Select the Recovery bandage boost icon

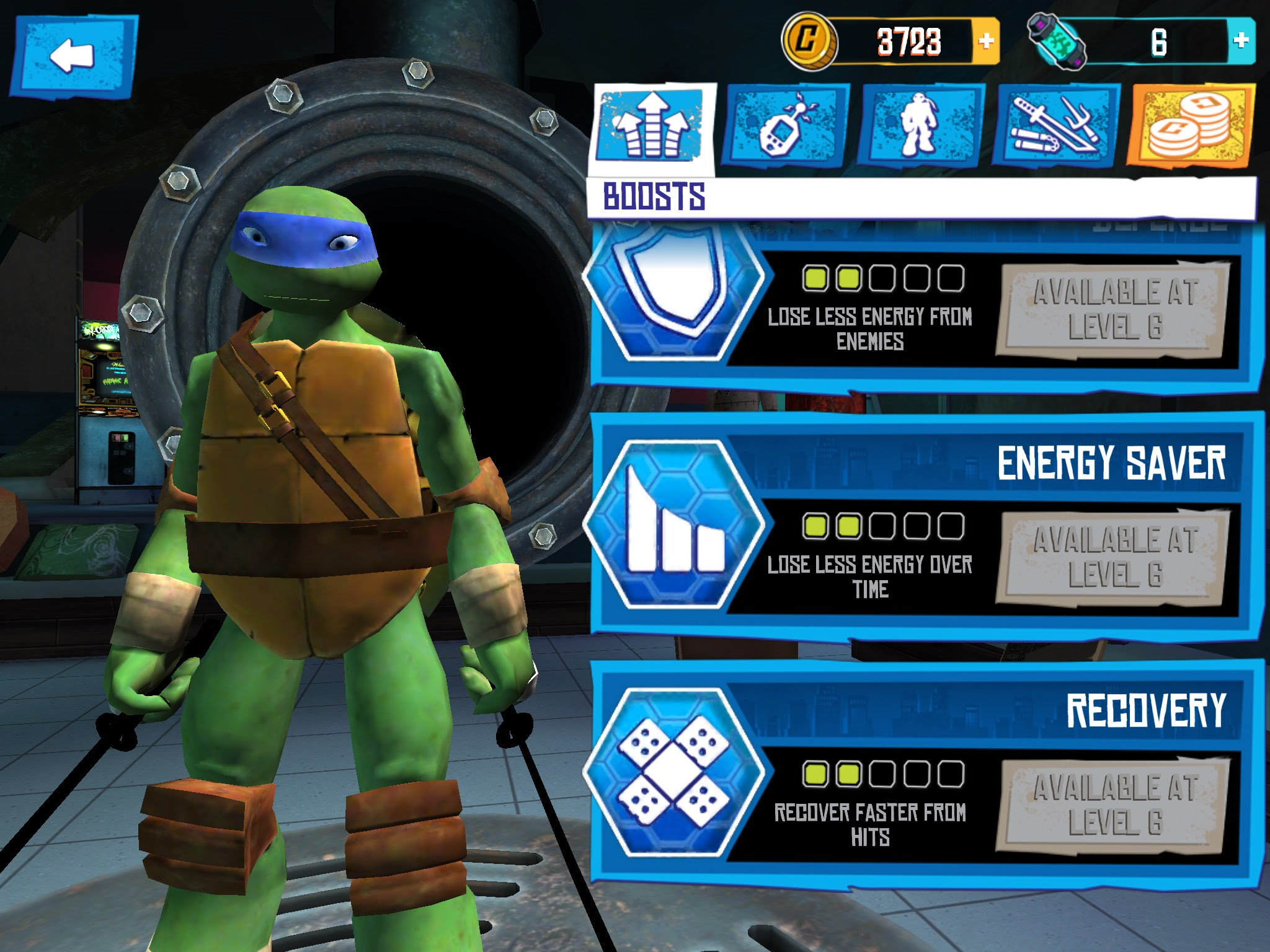pos(673,772)
